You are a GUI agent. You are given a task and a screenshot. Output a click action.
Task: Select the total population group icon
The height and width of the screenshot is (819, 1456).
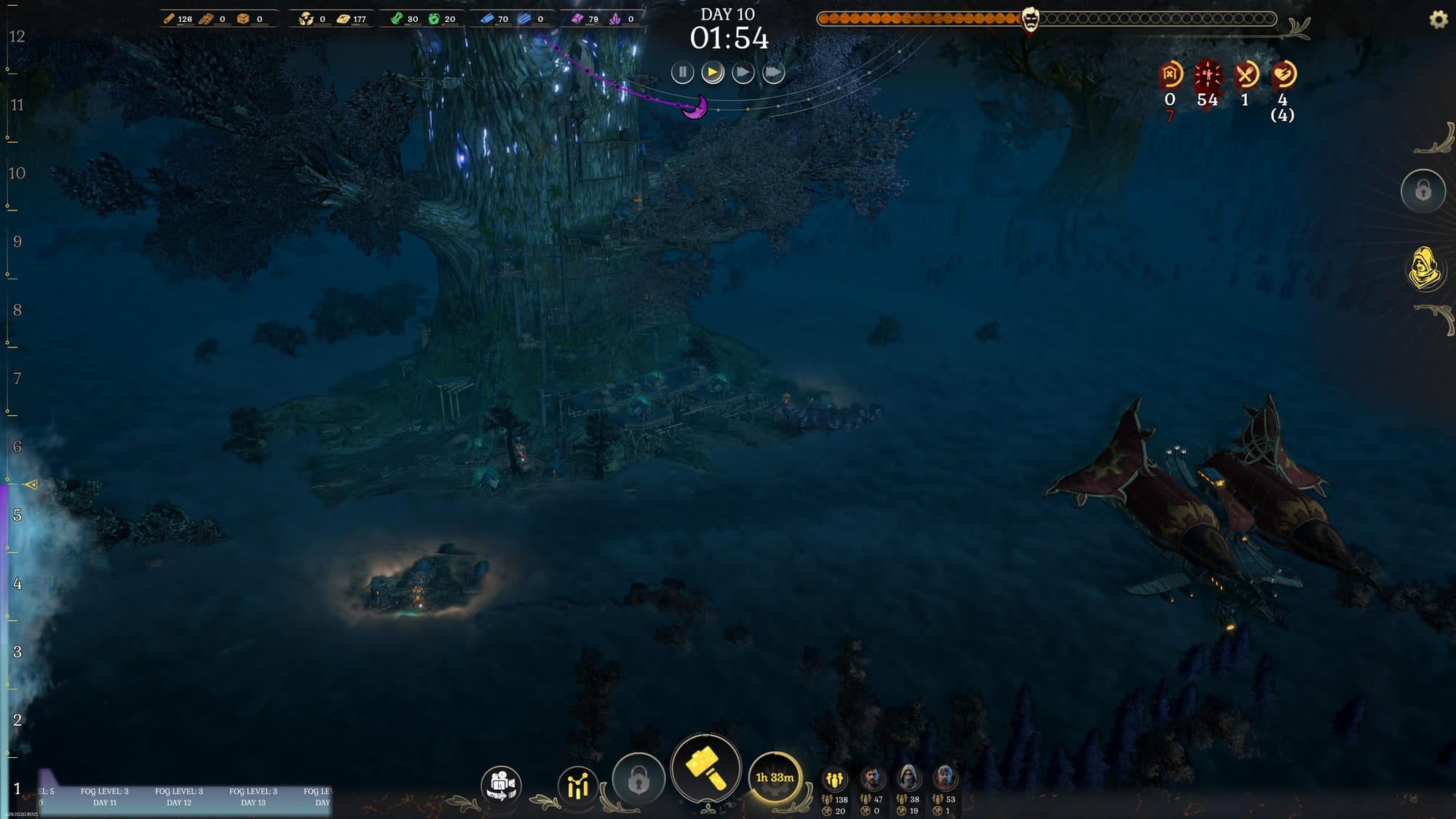834,780
